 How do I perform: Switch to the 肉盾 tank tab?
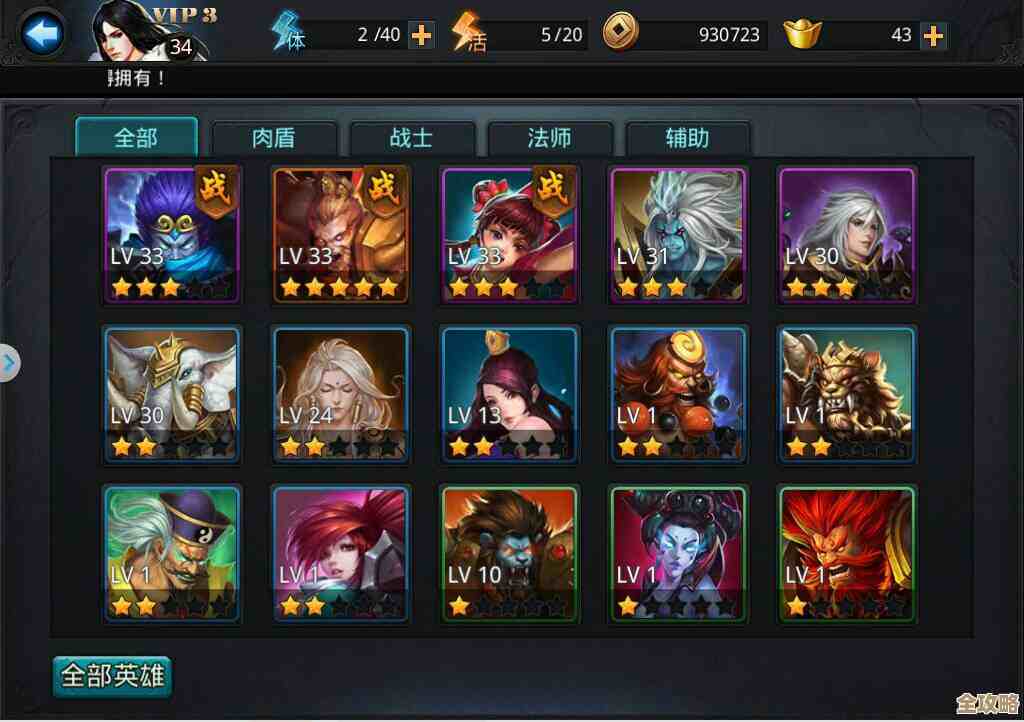pyautogui.click(x=274, y=138)
